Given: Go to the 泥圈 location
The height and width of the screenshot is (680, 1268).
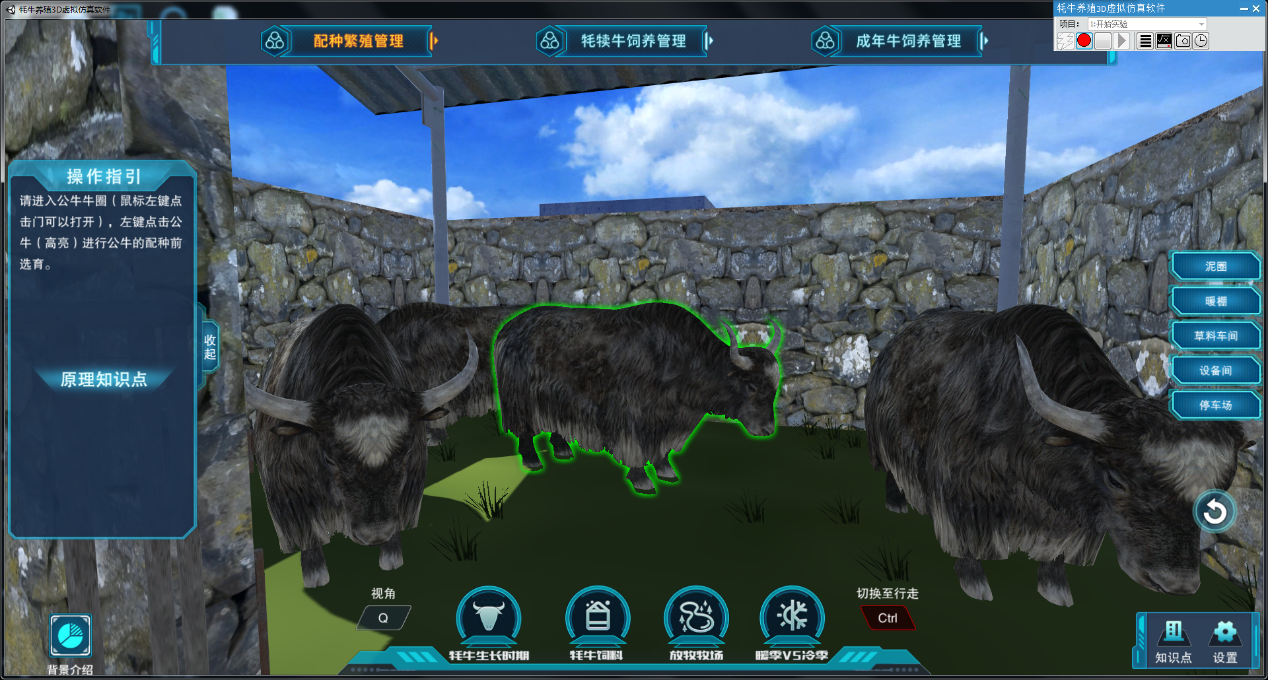Looking at the screenshot, I should 1215,267.
